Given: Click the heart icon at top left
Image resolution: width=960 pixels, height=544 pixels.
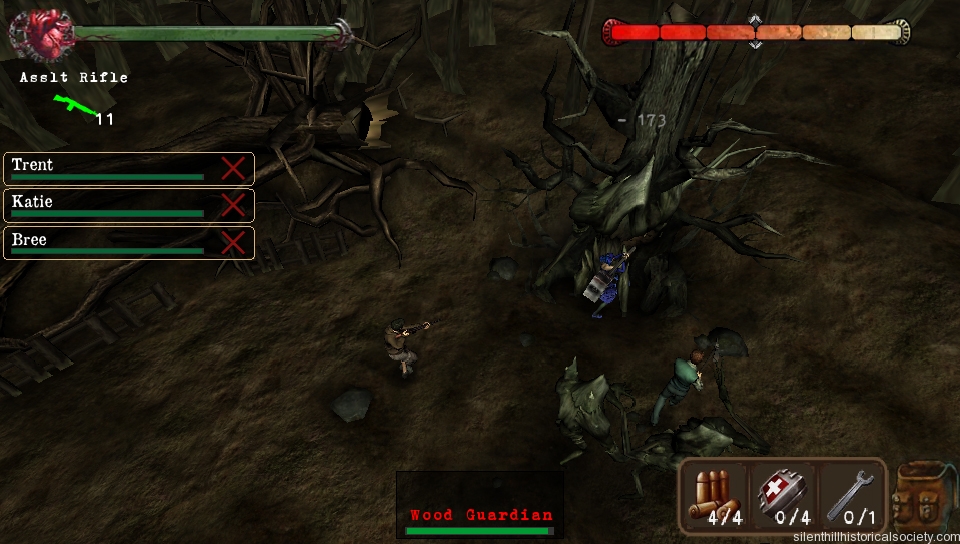Looking at the screenshot, I should click(42, 34).
